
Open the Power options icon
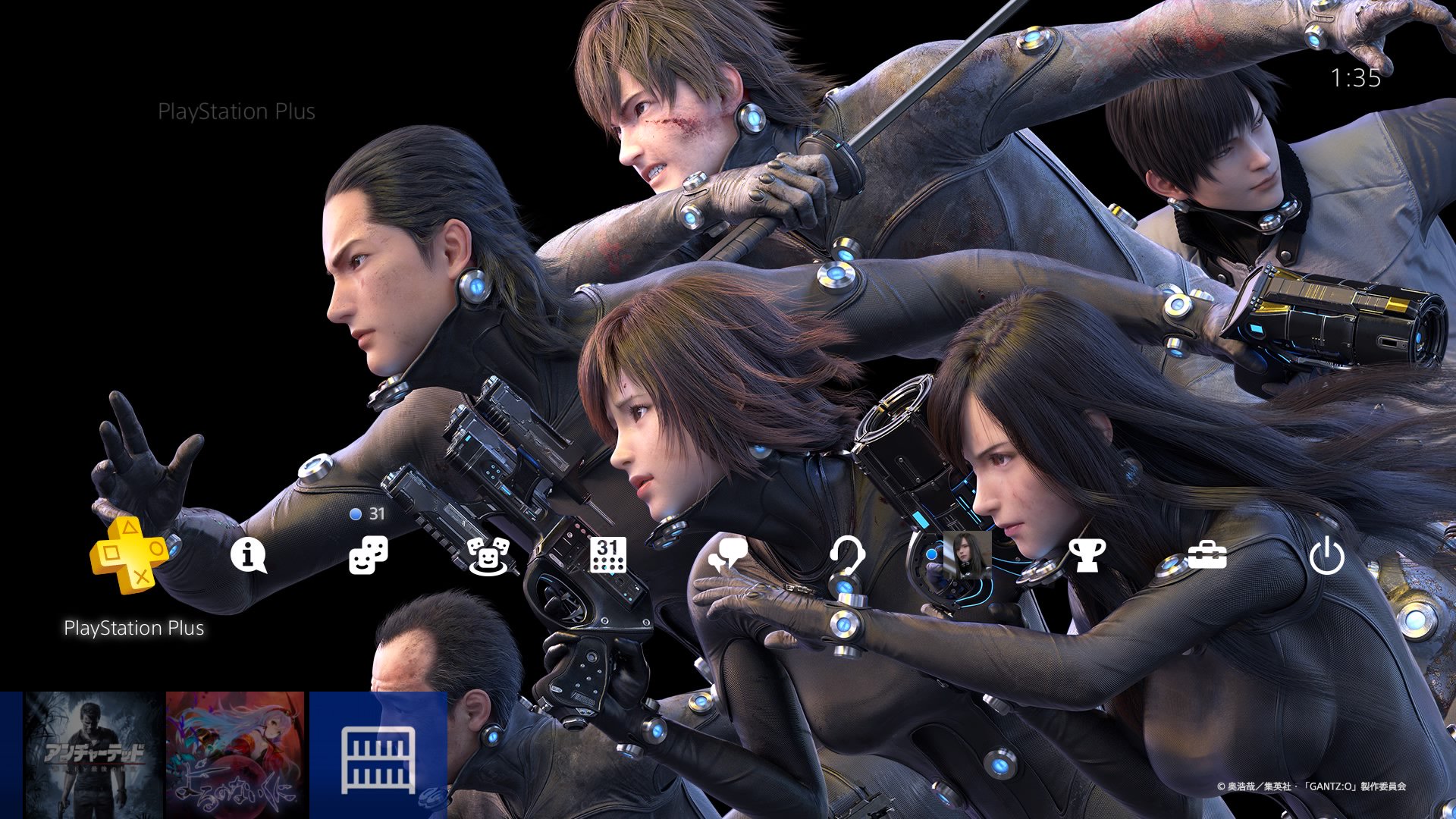pyautogui.click(x=1327, y=556)
